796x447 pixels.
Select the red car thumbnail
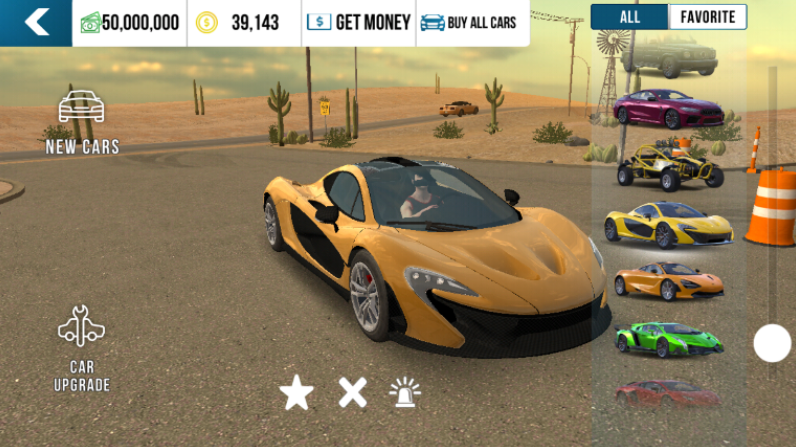667,393
